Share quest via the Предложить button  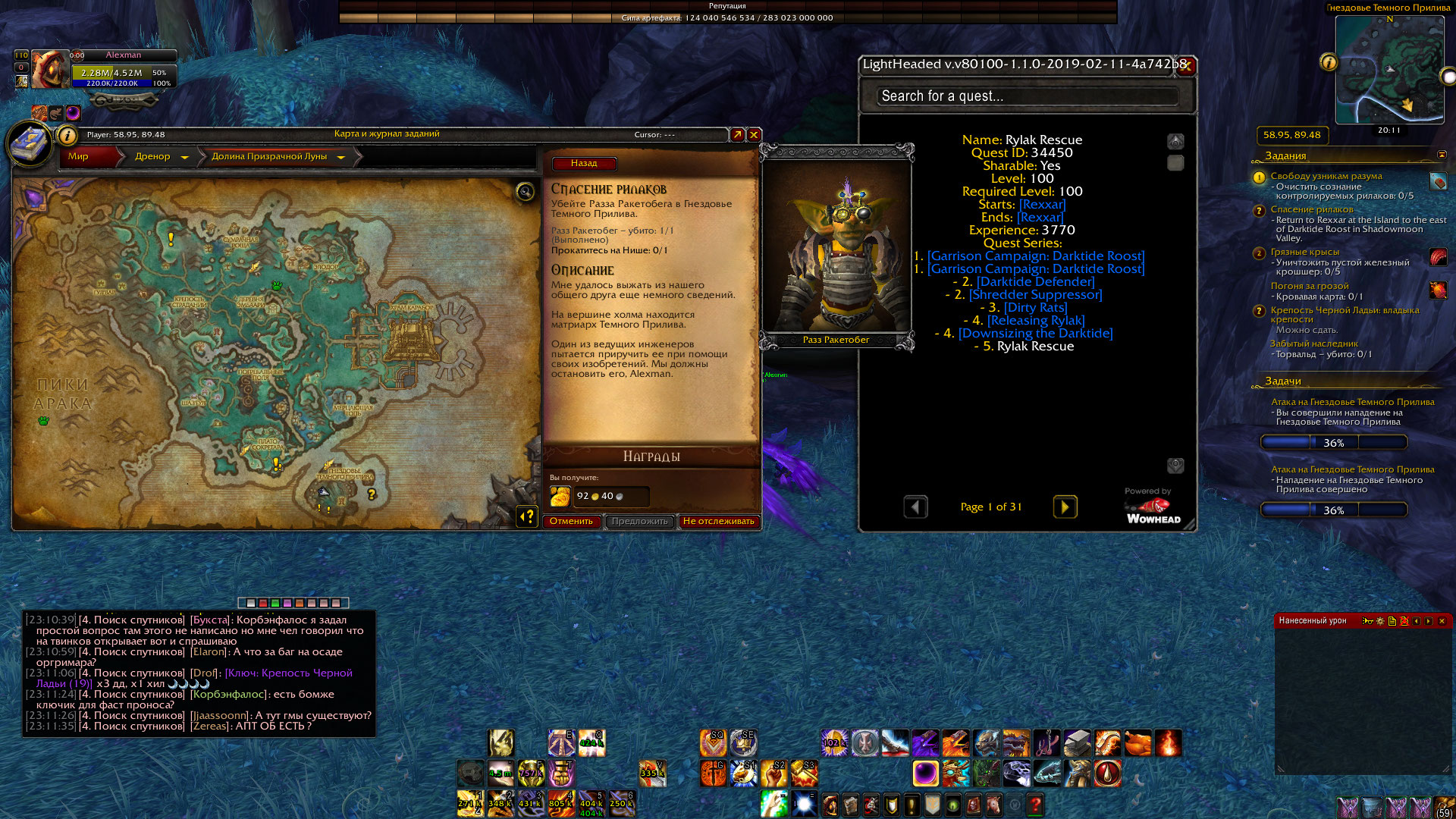pos(639,522)
